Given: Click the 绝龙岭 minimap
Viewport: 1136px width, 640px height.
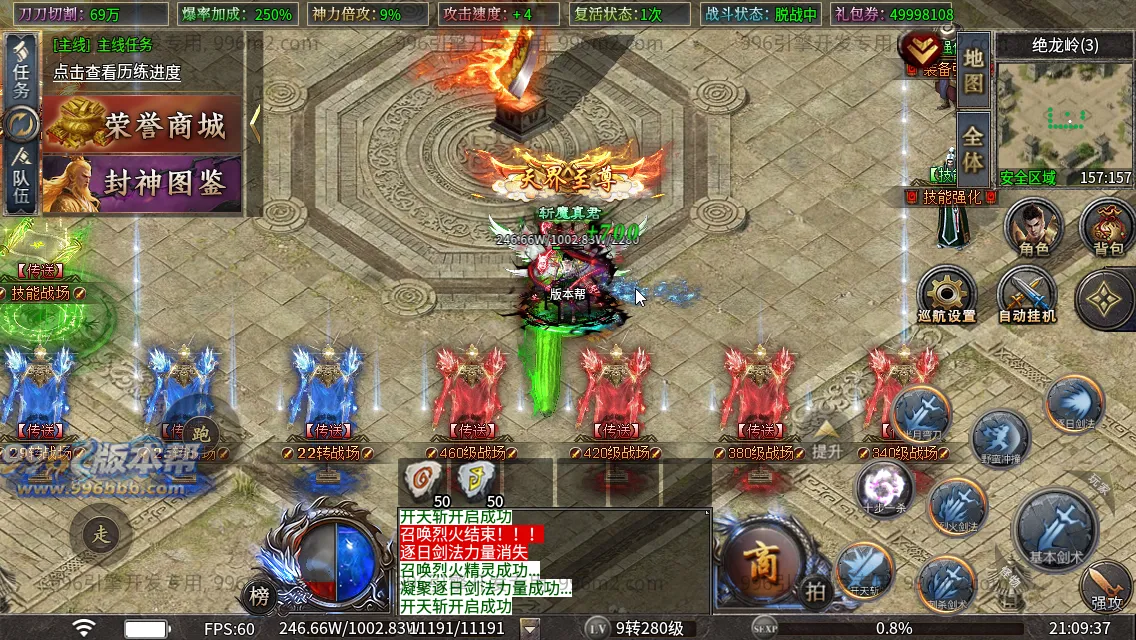Looking at the screenshot, I should [1064, 118].
